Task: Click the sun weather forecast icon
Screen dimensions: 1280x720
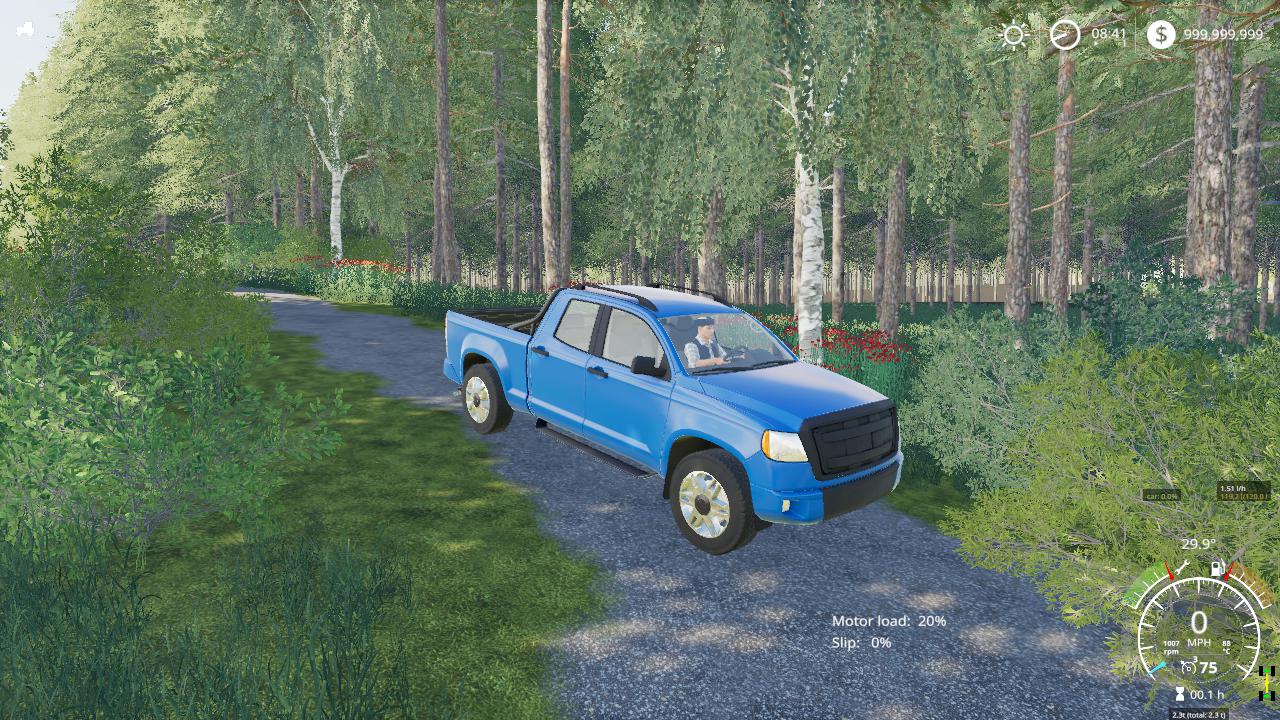Action: 1013,36
